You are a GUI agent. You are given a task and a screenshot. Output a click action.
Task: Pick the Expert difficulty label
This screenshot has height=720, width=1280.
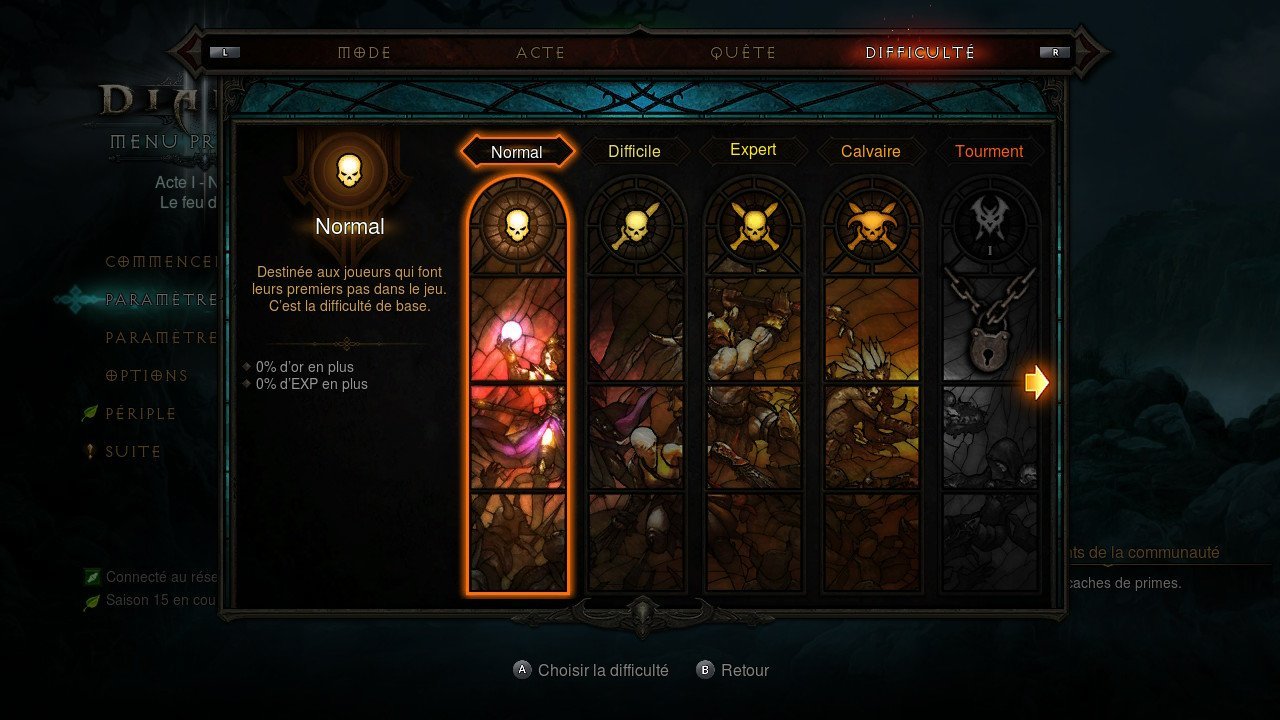click(753, 150)
